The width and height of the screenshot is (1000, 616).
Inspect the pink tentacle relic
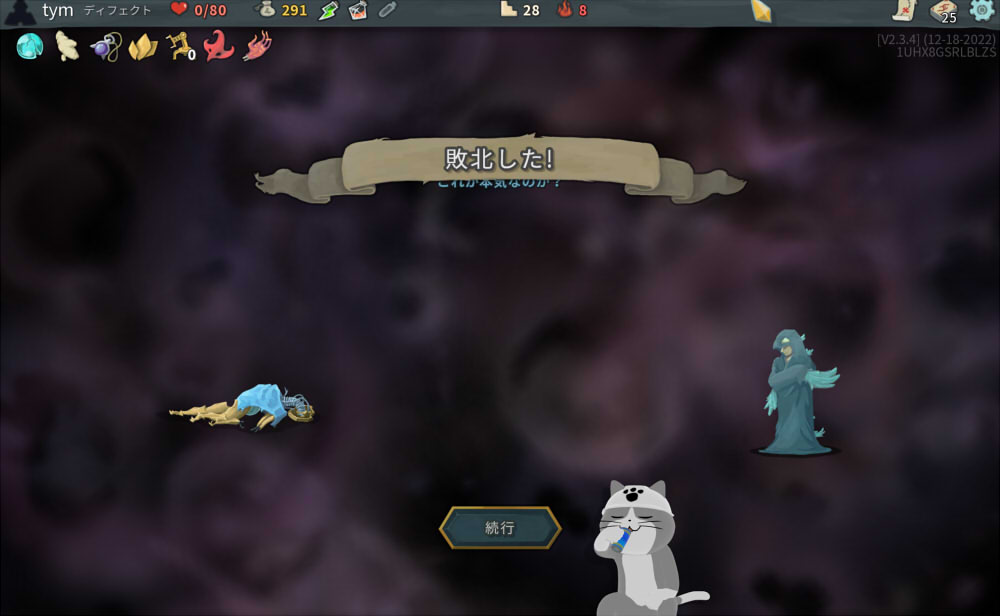[x=258, y=46]
